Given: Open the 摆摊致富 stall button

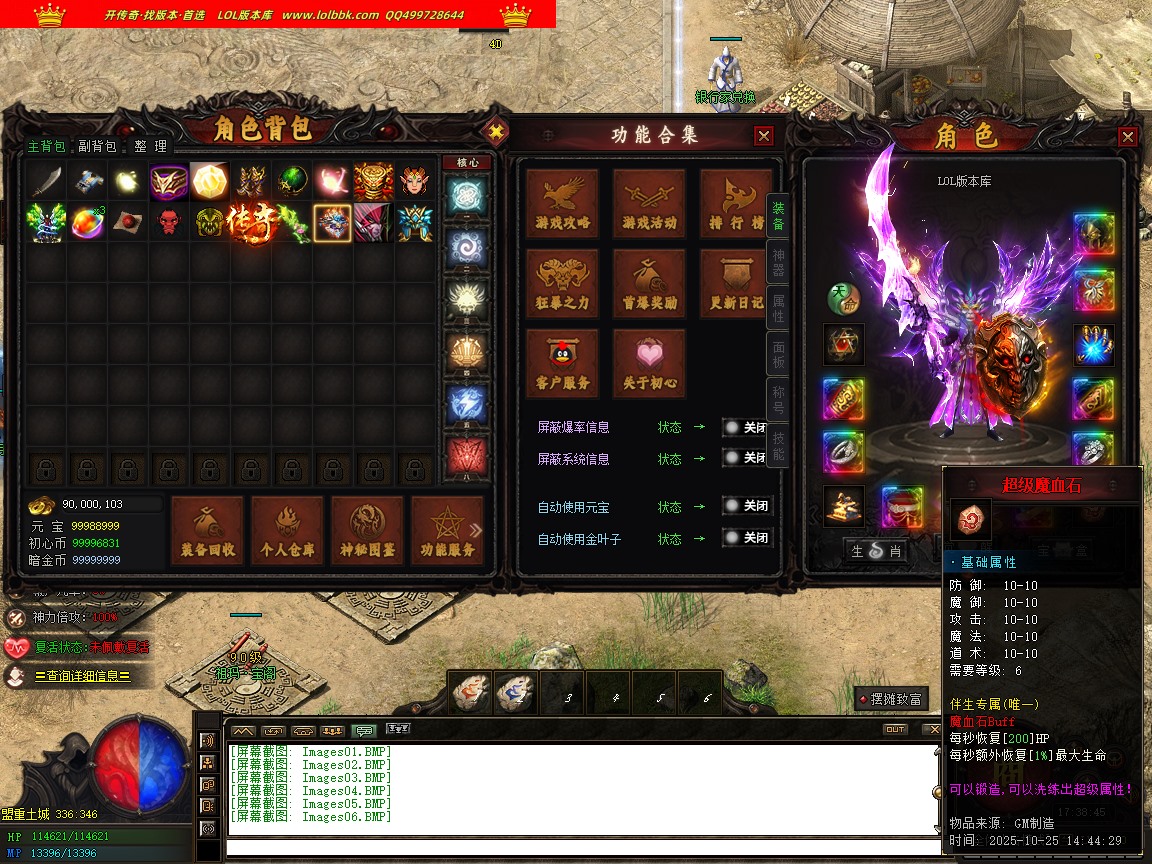Looking at the screenshot, I should click(x=890, y=699).
